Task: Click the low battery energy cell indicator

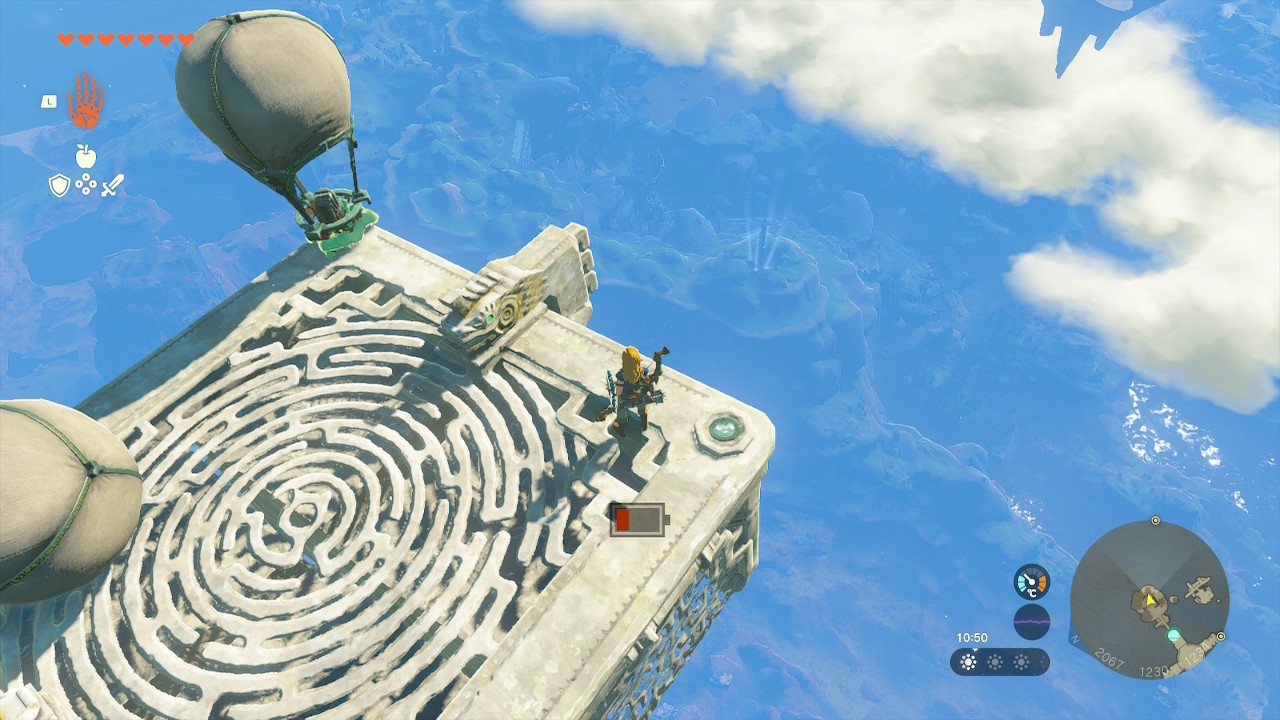Action: 637,519
